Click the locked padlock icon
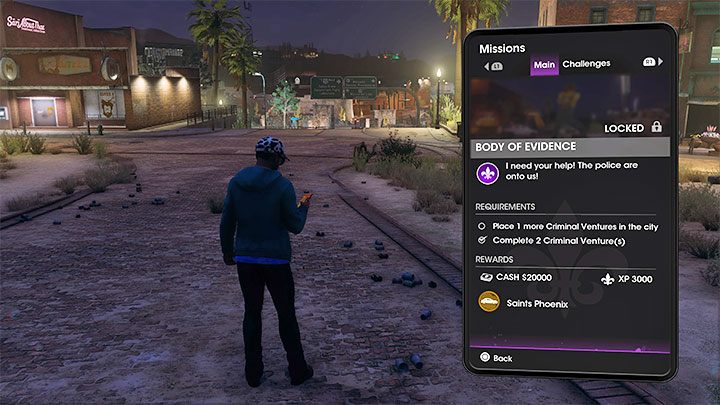Image resolution: width=720 pixels, height=405 pixels. pyautogui.click(x=656, y=127)
